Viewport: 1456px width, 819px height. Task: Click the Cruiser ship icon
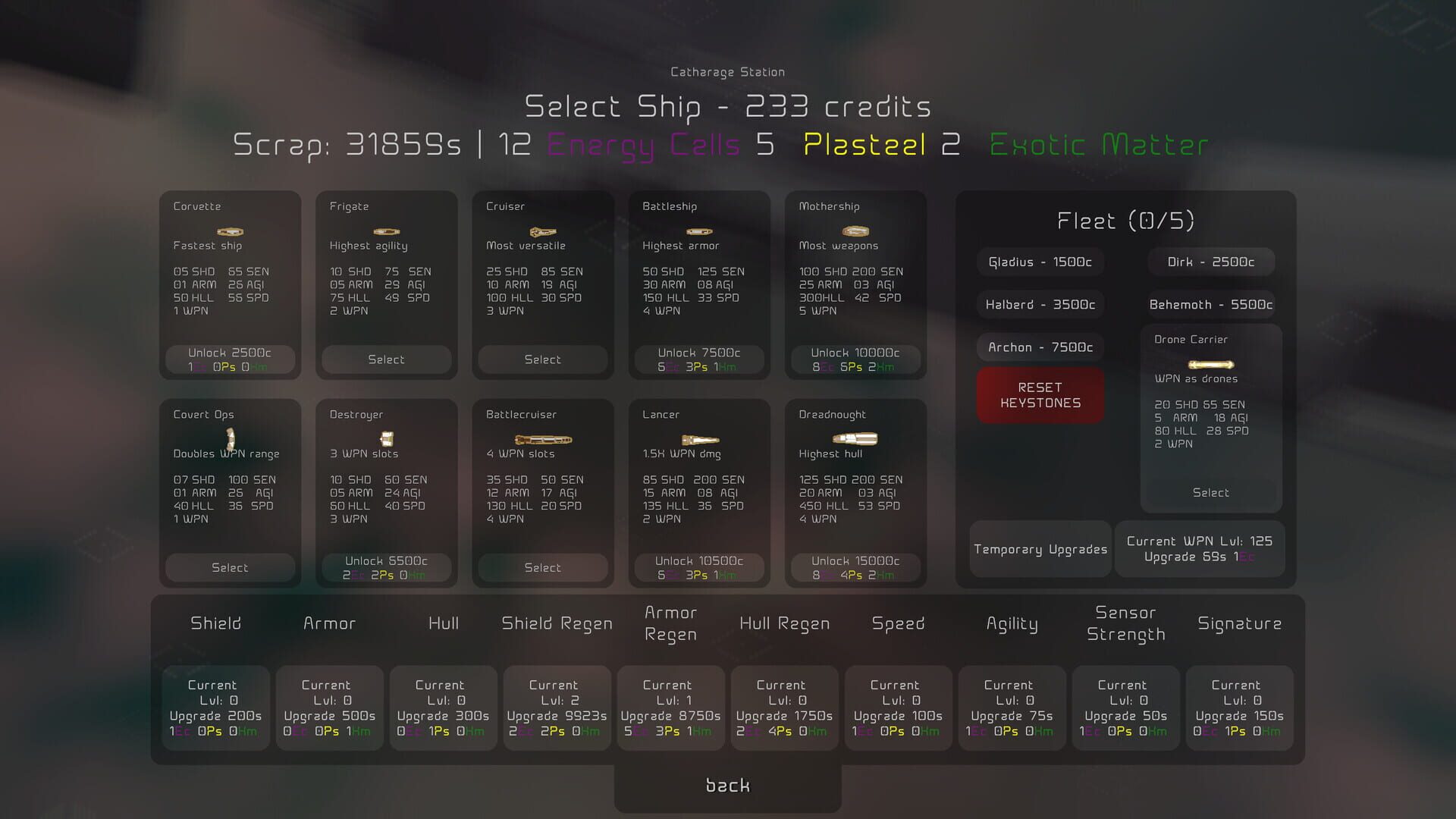pos(543,231)
